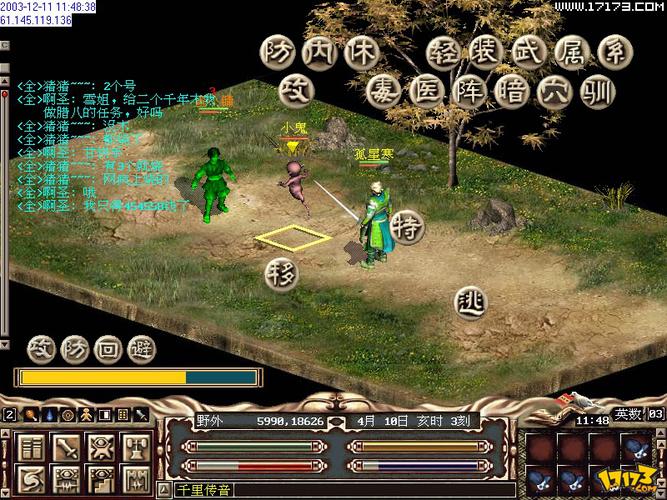Choose the 轻 (light) skill button
The image size is (667, 500).
pyautogui.click(x=443, y=52)
